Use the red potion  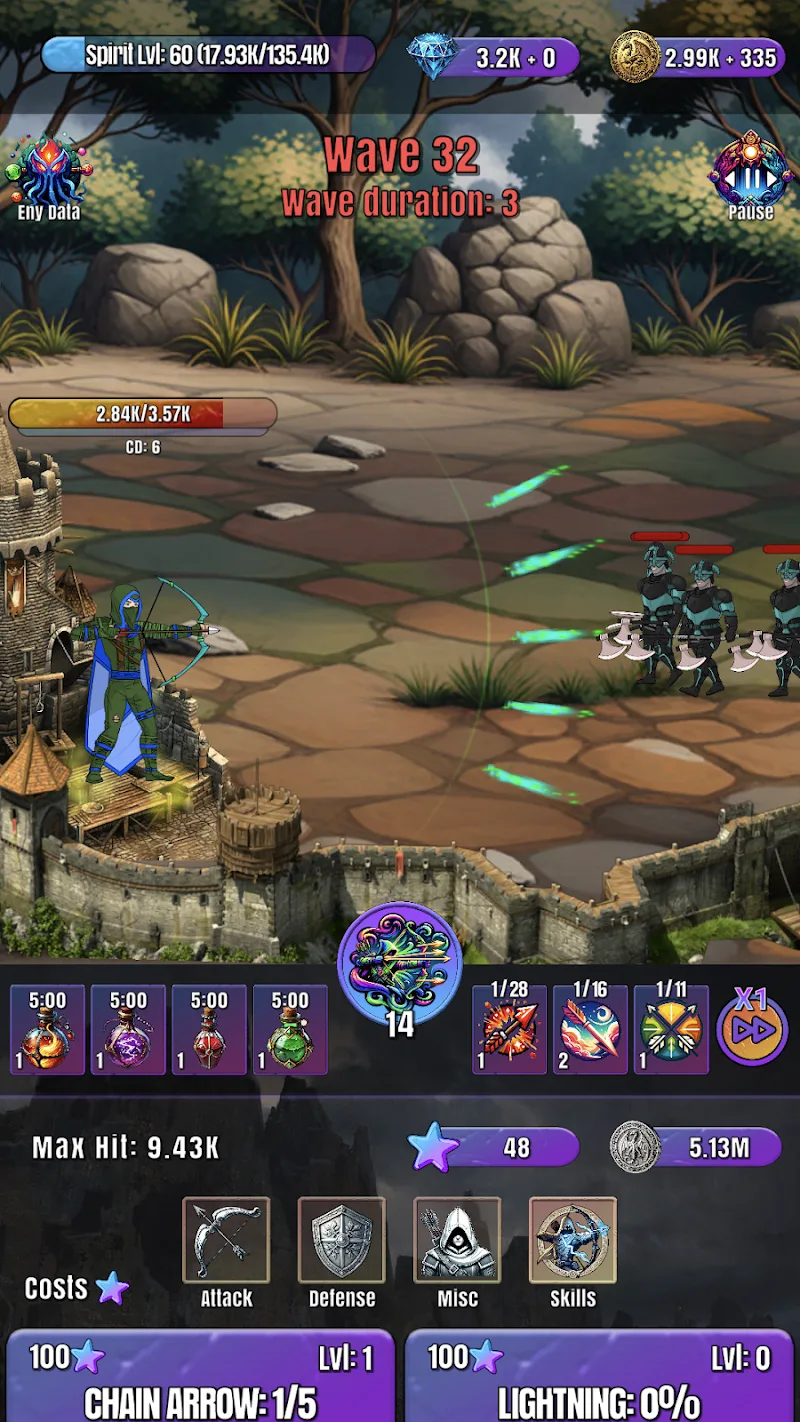click(x=209, y=1030)
